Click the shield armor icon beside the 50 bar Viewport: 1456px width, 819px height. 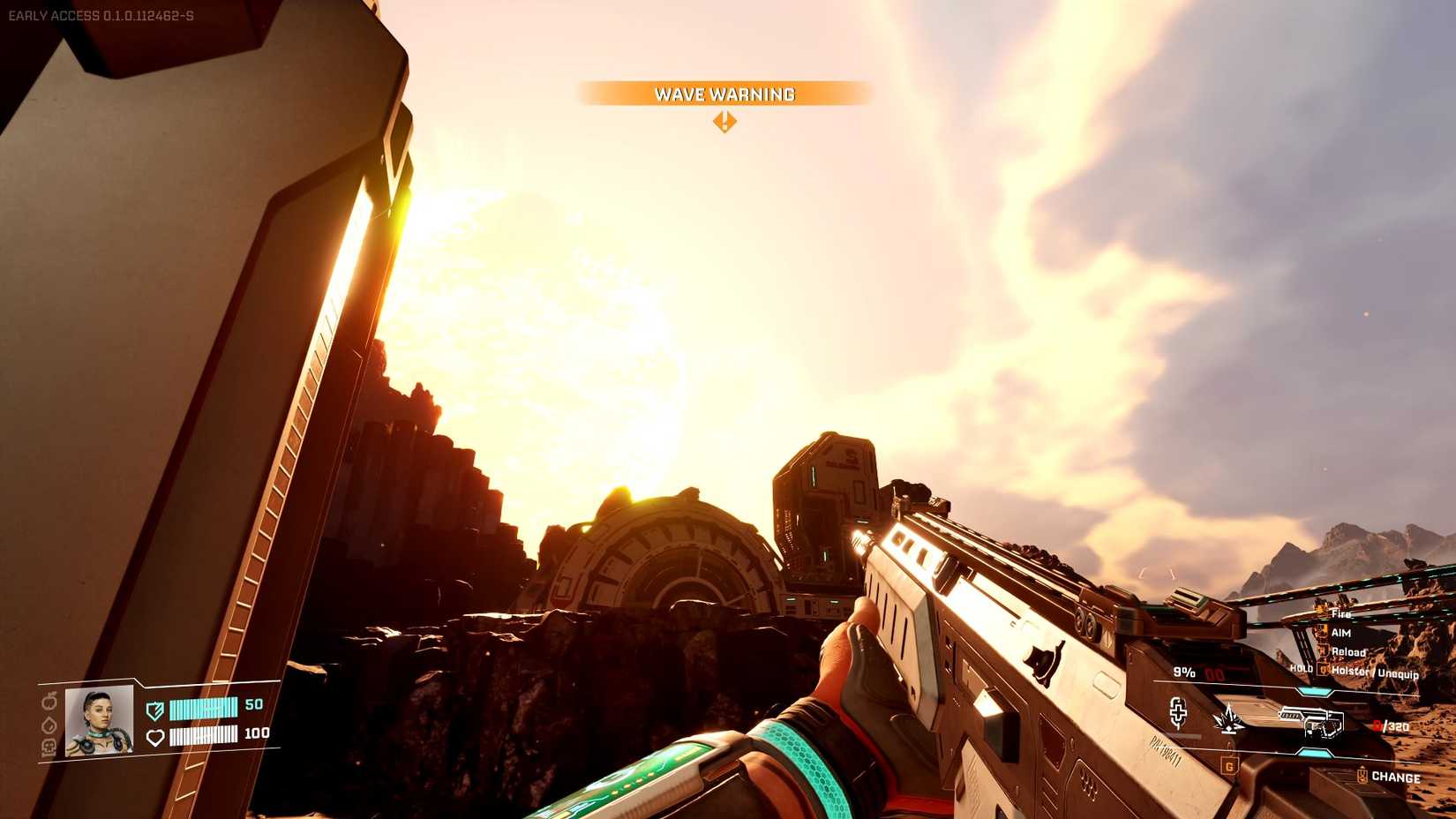[x=155, y=709]
